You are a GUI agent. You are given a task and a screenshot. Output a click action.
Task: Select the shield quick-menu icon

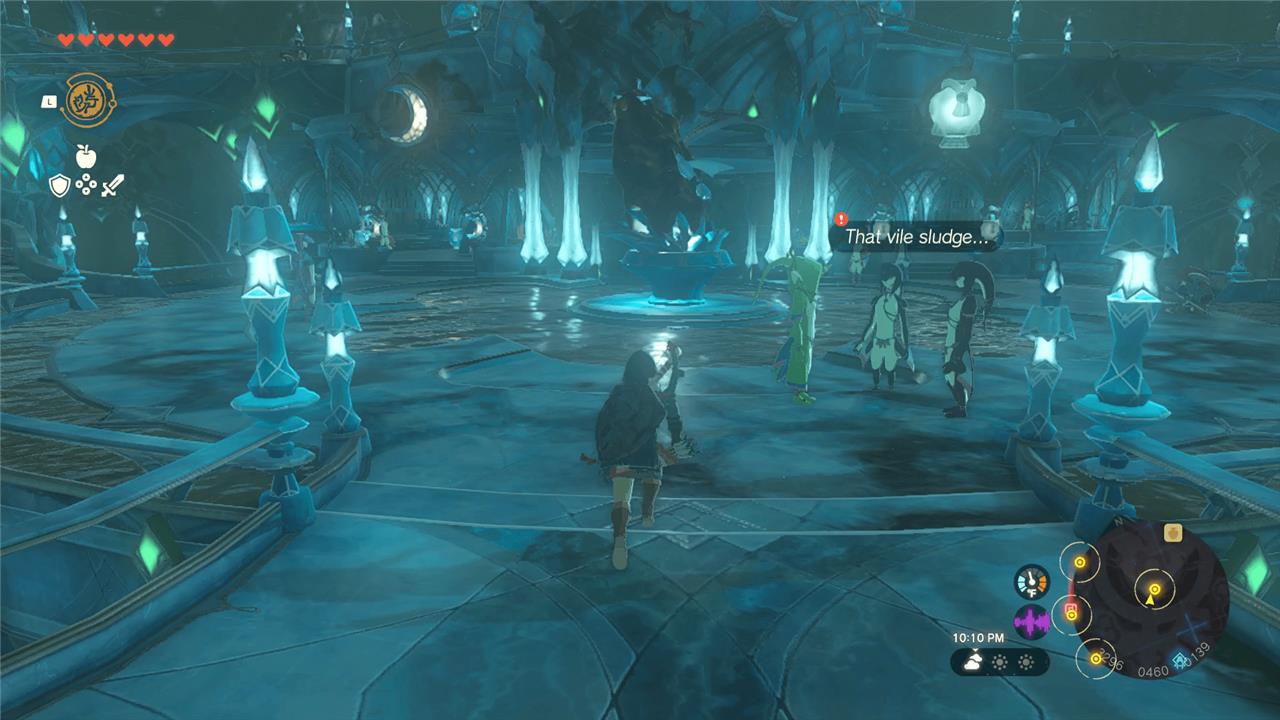(x=60, y=185)
